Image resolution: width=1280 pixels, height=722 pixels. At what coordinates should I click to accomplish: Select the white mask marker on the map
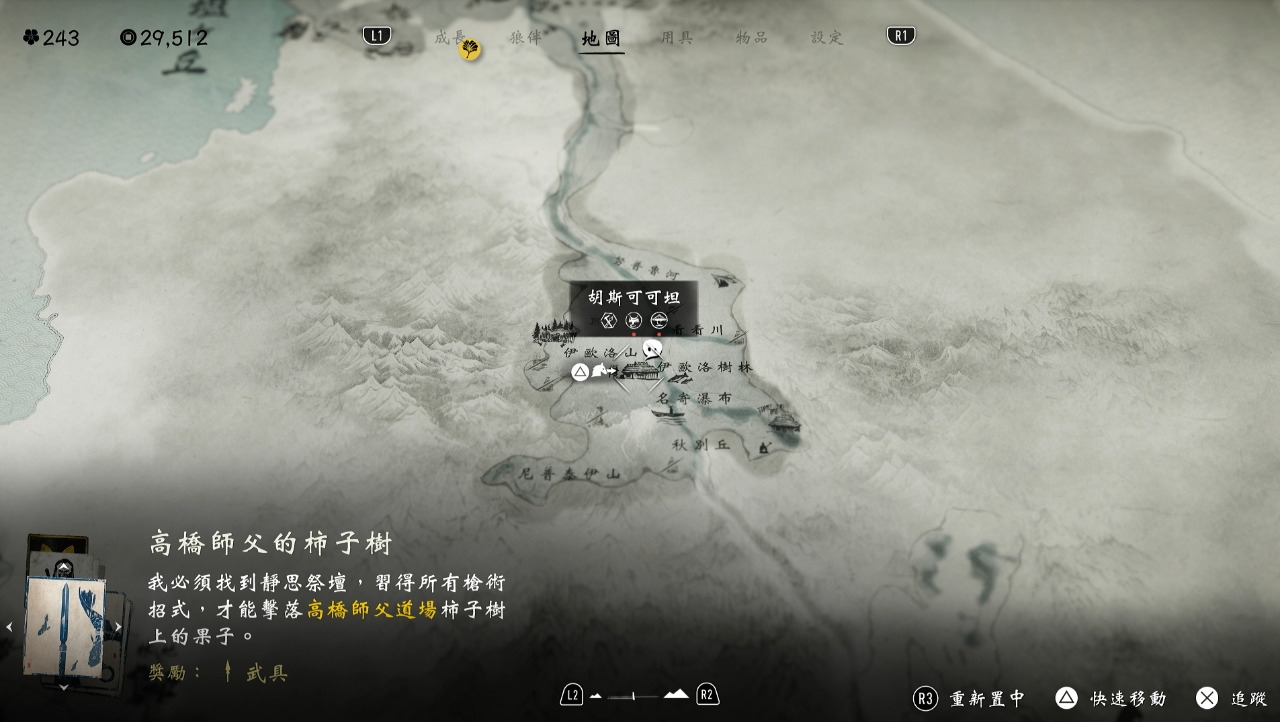[653, 349]
